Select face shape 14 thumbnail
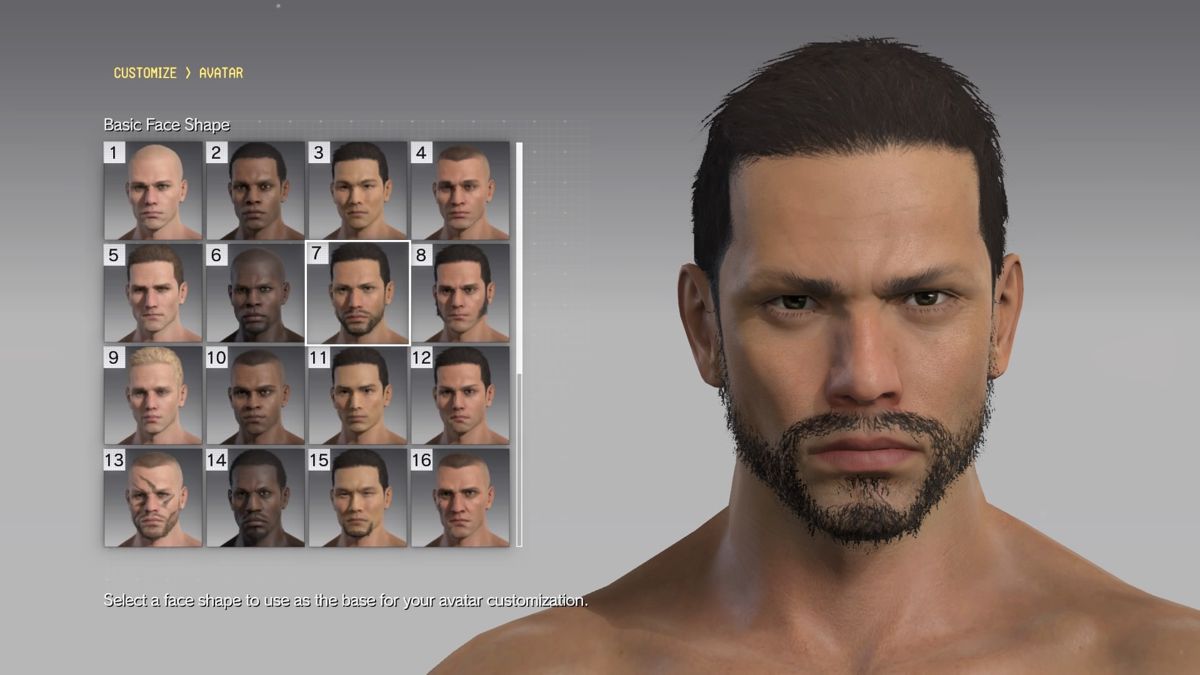1200x675 pixels. pos(255,497)
